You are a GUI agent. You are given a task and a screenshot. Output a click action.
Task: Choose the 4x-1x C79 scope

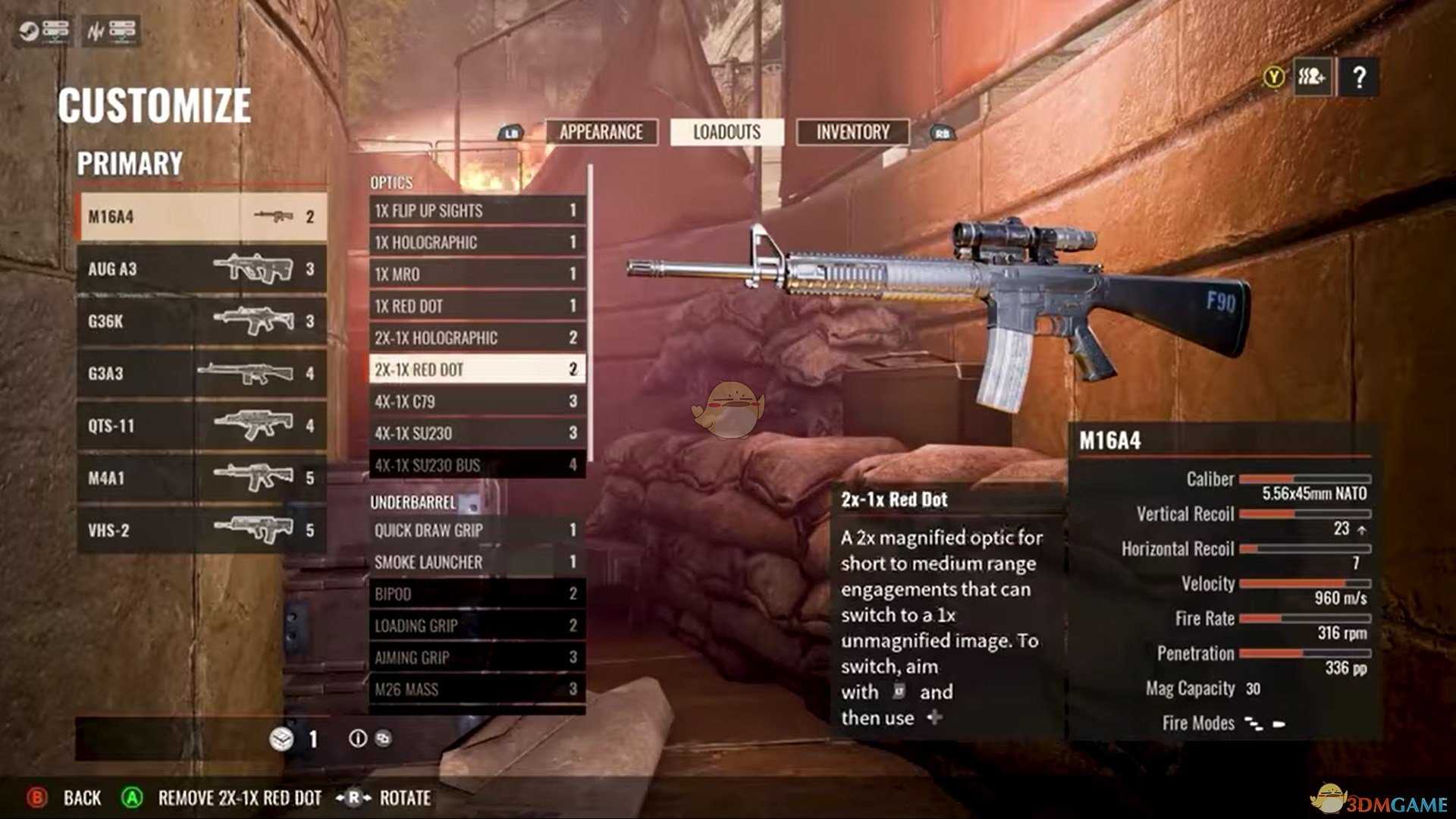[x=476, y=402]
